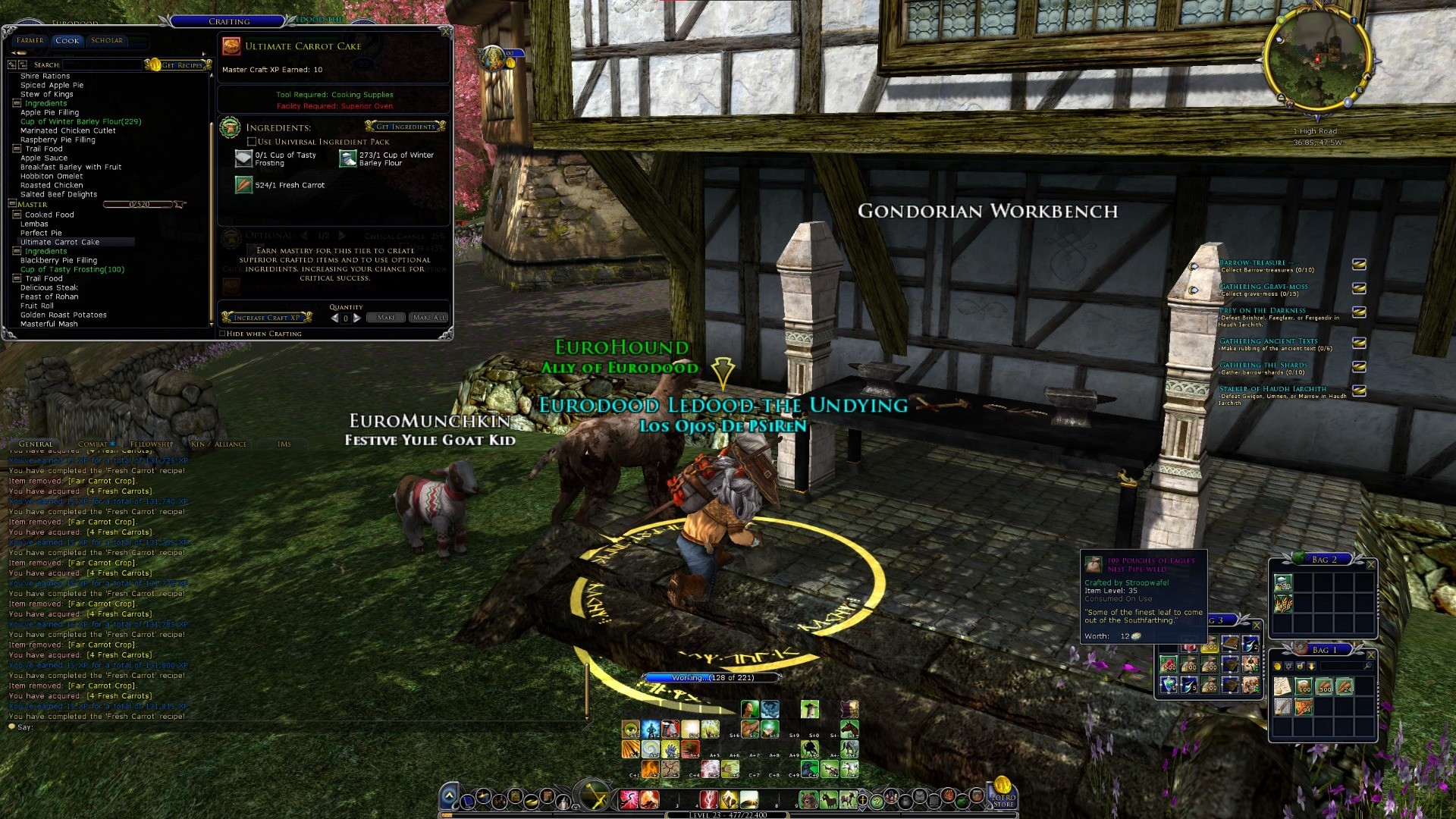Close the Bag 2 window

[1370, 564]
